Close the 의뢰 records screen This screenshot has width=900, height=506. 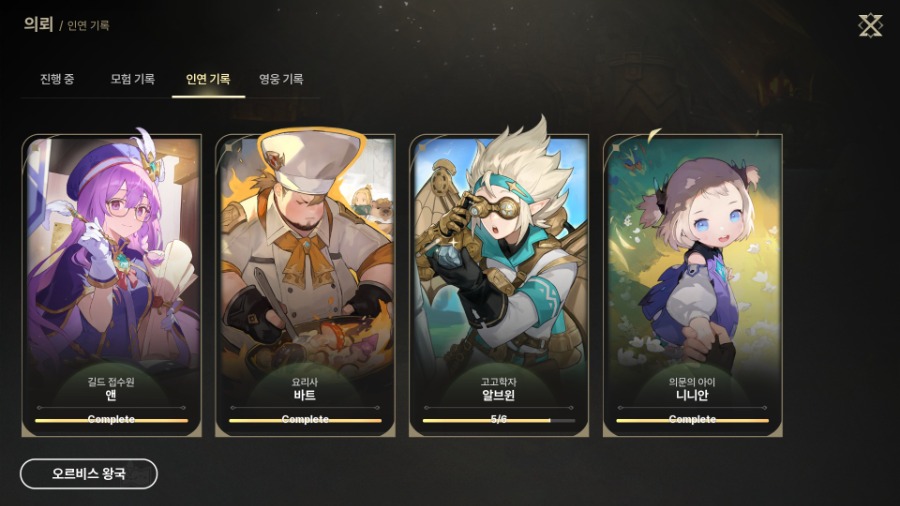[870, 26]
